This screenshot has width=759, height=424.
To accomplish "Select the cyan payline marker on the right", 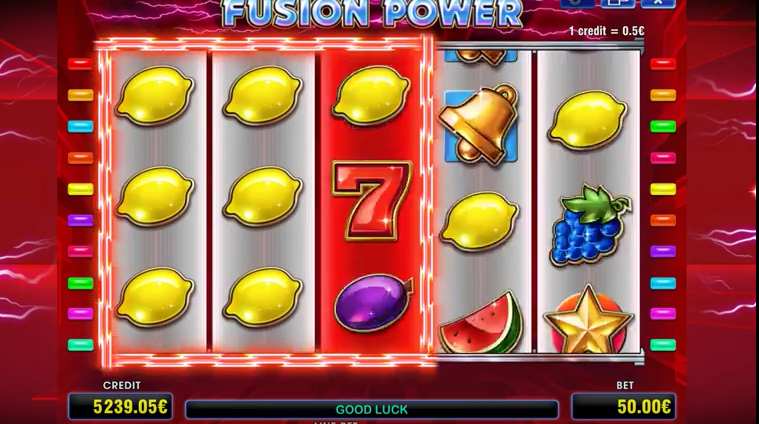I will tap(663, 283).
